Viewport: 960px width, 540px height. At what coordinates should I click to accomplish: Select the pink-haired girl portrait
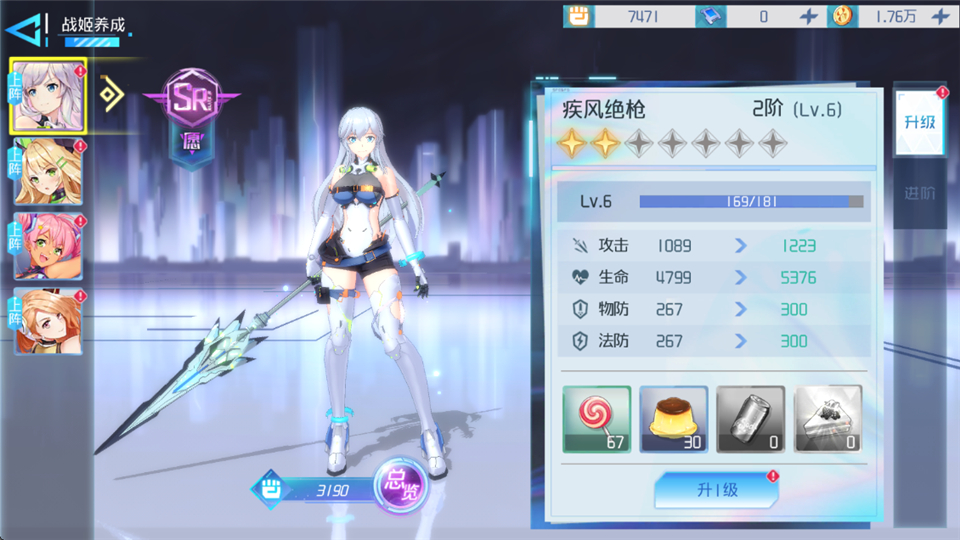pos(48,246)
